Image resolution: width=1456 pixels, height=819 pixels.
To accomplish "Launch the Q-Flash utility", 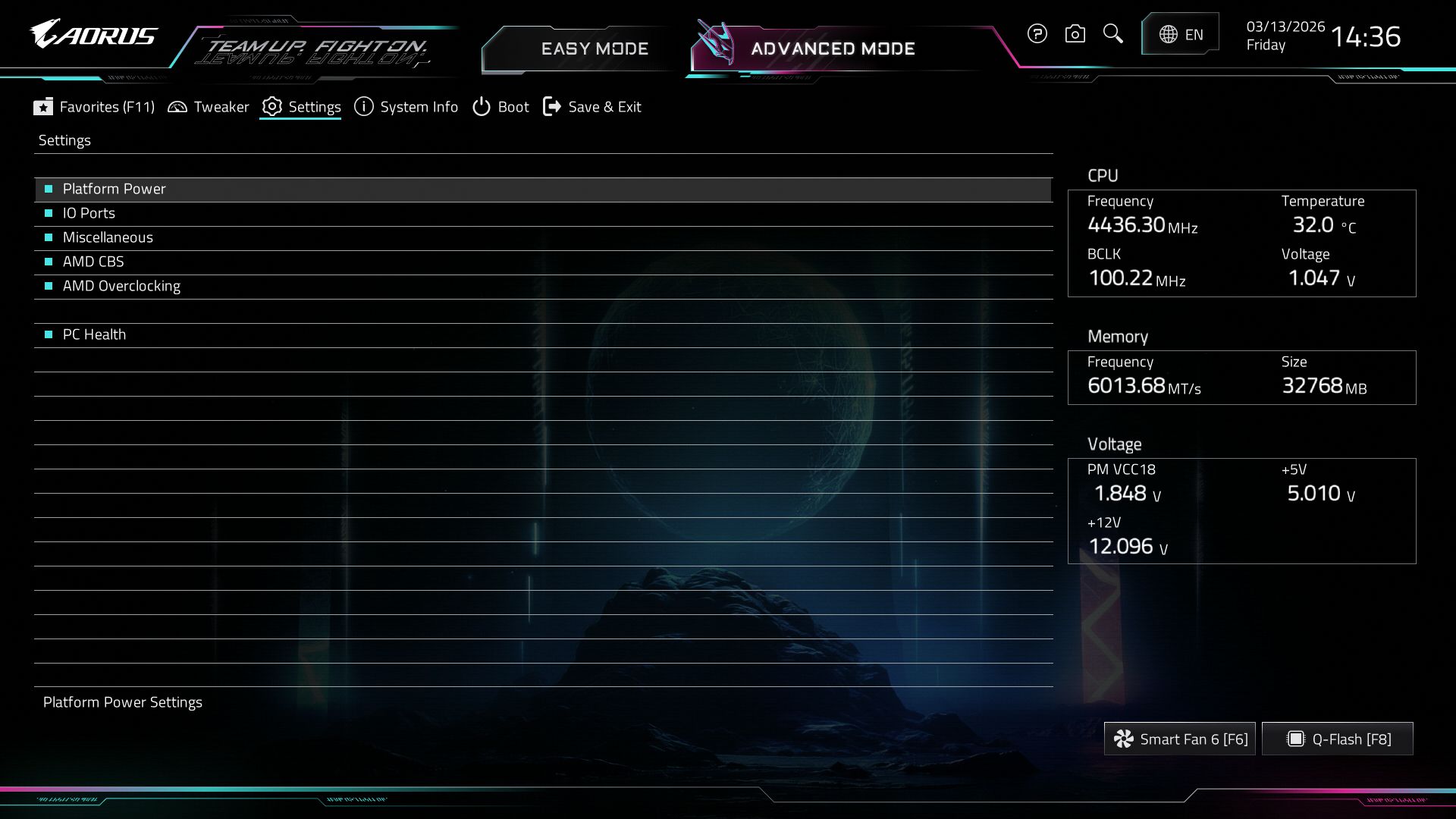I will (x=1338, y=739).
